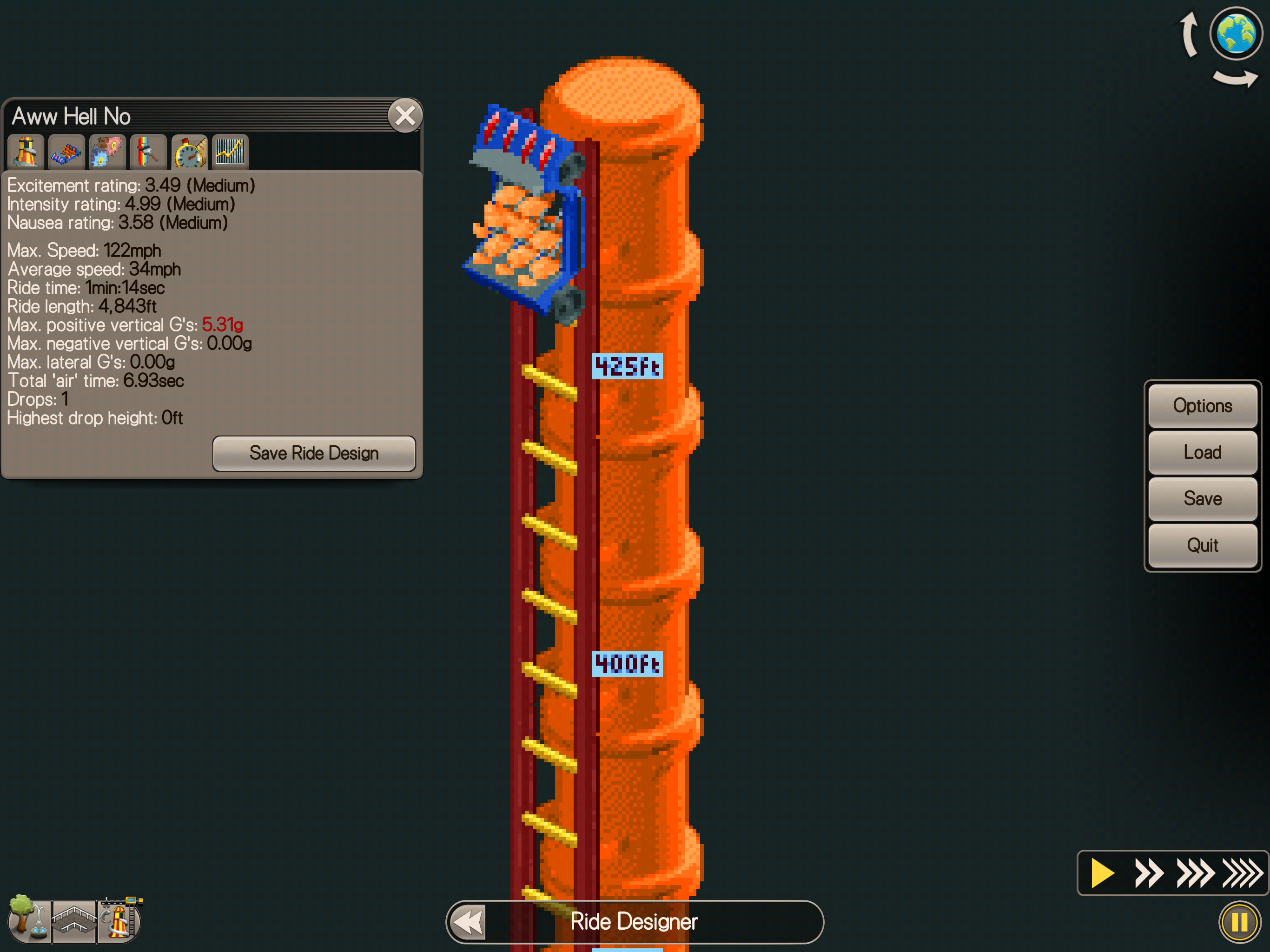Image resolution: width=1270 pixels, height=952 pixels.
Task: Open the rainbow paint roller tab
Action: click(148, 152)
